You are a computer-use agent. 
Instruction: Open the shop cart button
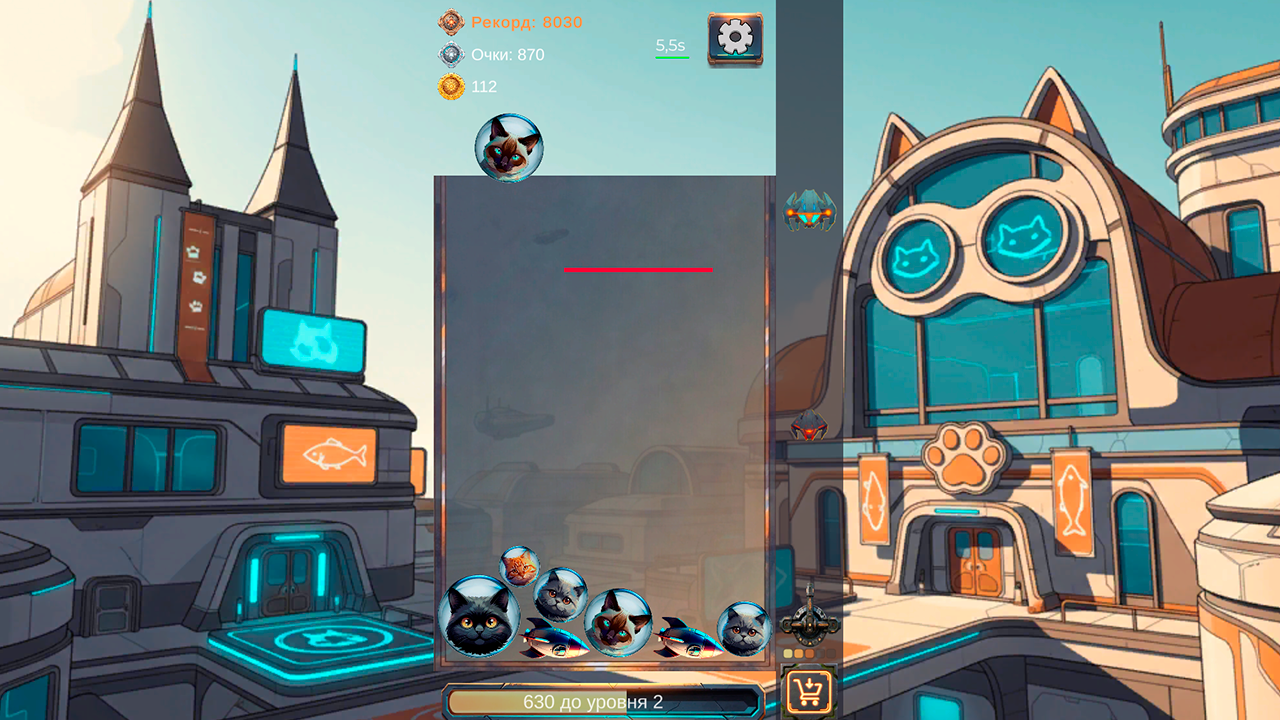click(809, 691)
